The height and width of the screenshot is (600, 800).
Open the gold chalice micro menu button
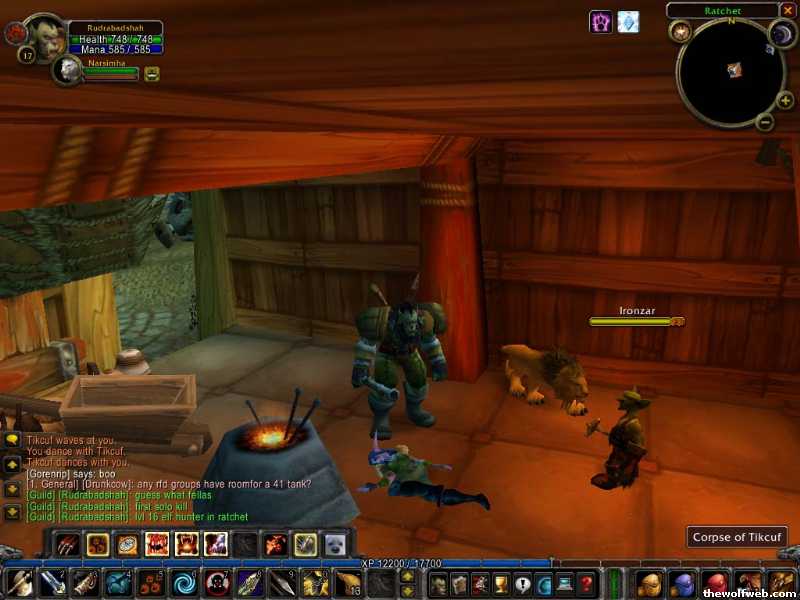(x=501, y=584)
